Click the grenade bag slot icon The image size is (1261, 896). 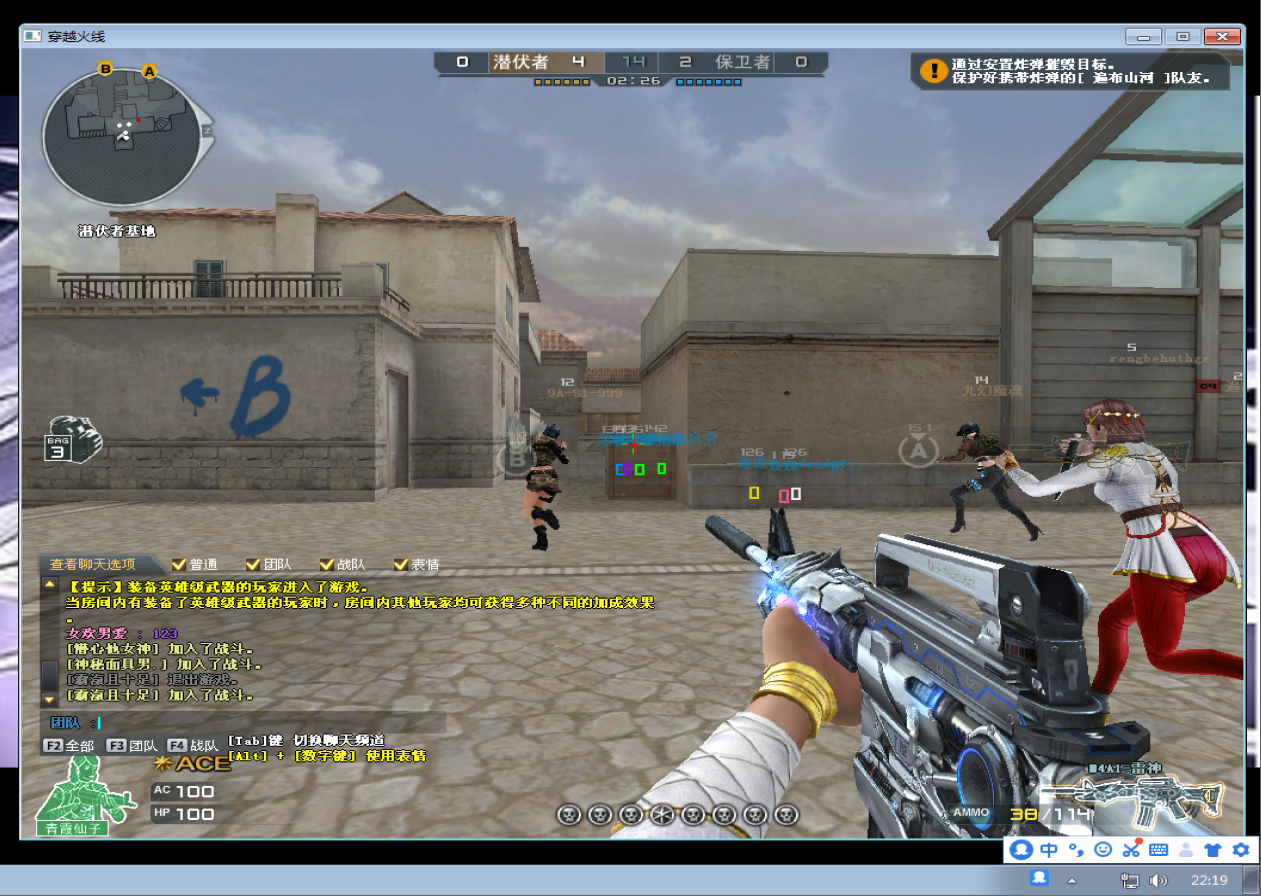click(x=73, y=438)
